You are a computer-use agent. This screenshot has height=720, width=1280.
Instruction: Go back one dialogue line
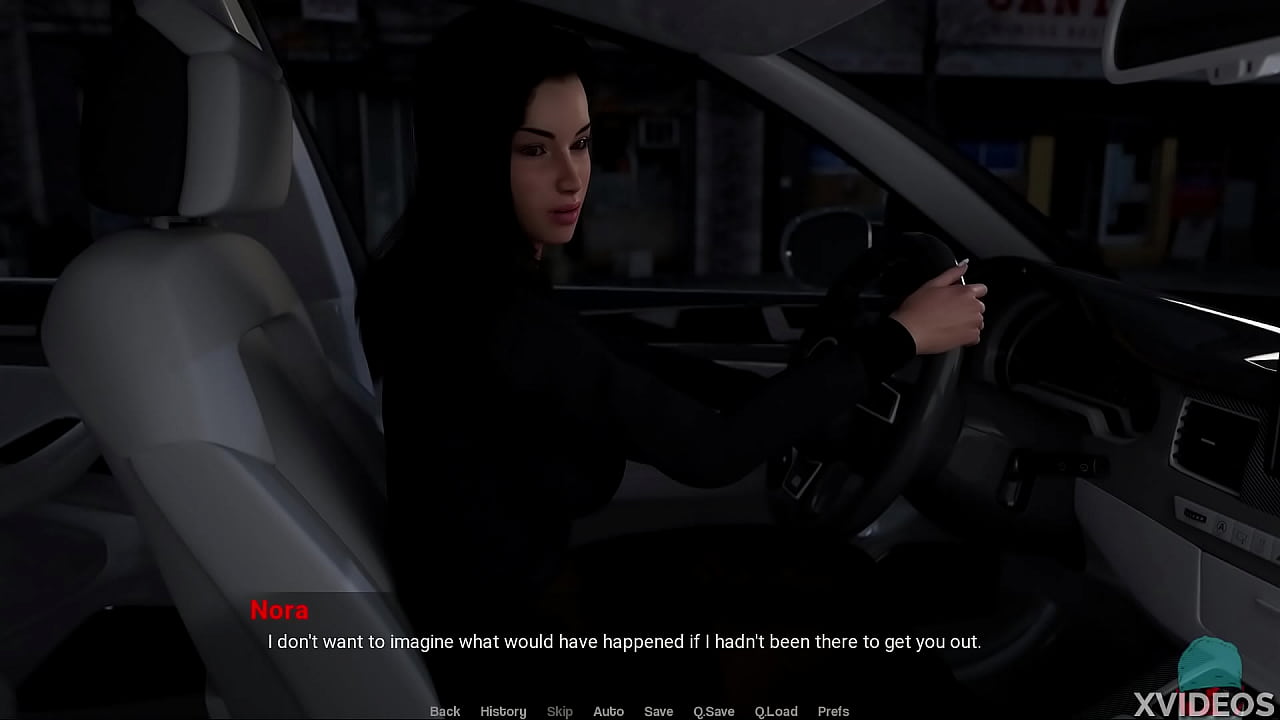(x=445, y=711)
